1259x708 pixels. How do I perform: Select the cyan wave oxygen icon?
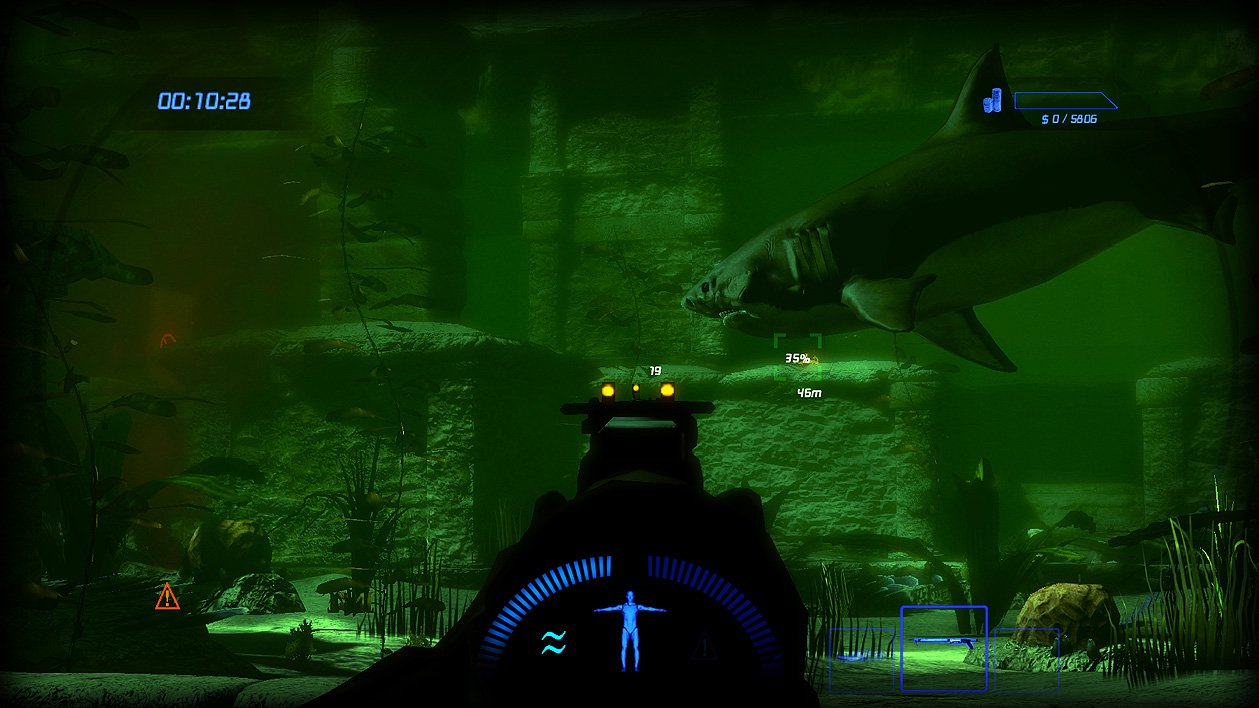click(553, 642)
